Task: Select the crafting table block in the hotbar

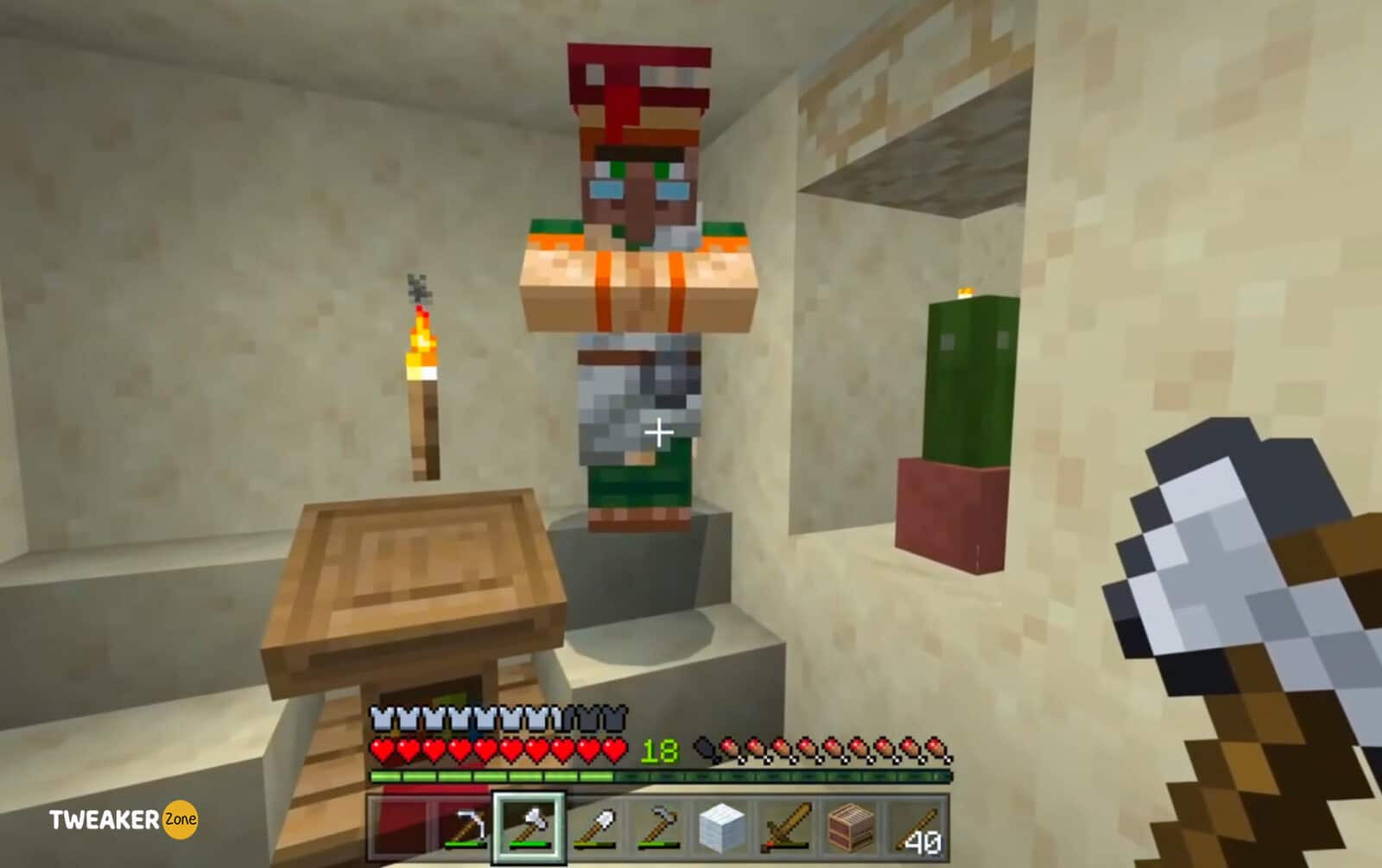Action: point(850,825)
